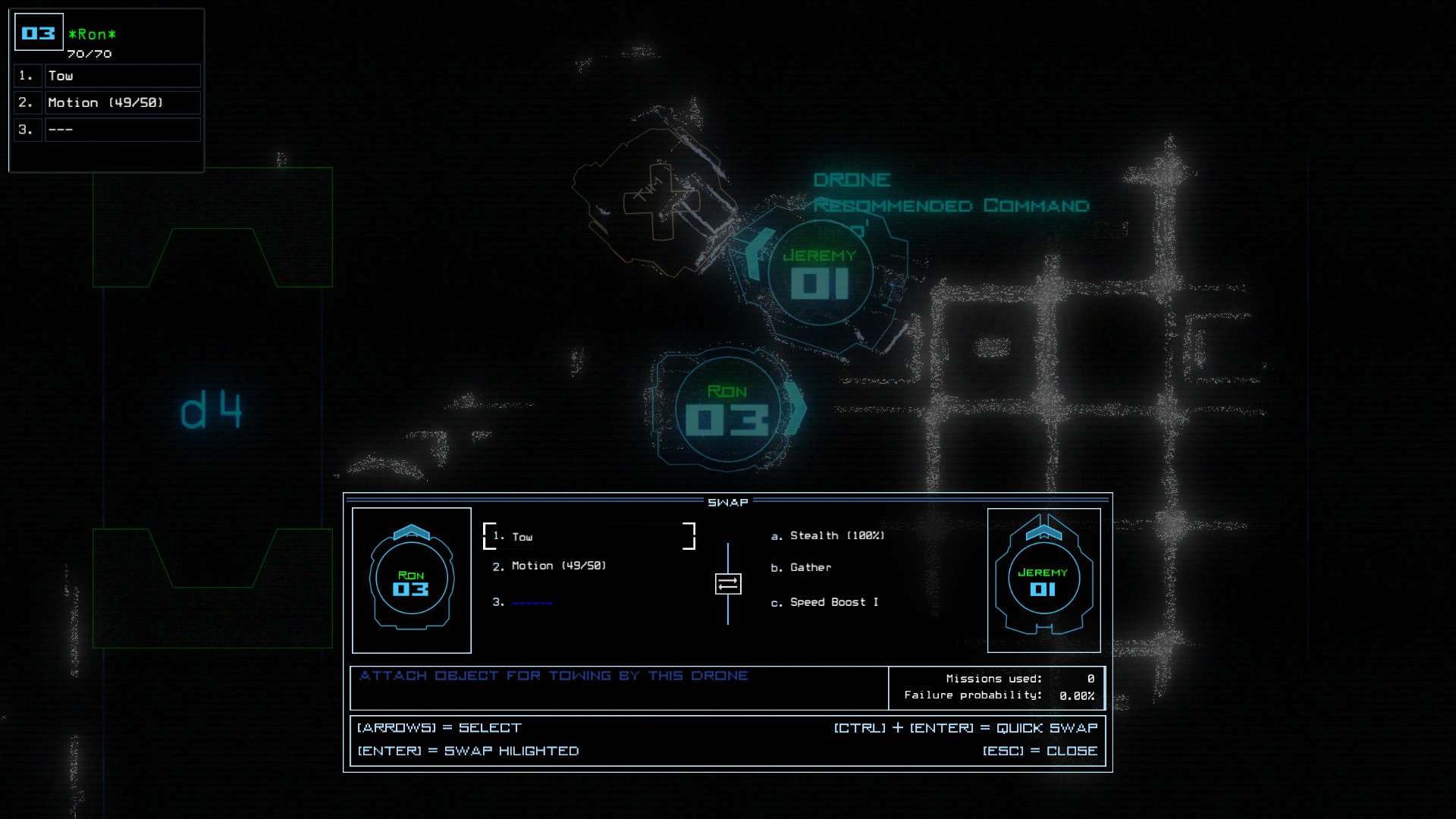Click the swap exchange icon between drone lists
Screen dimensions: 1456x819
(x=729, y=584)
